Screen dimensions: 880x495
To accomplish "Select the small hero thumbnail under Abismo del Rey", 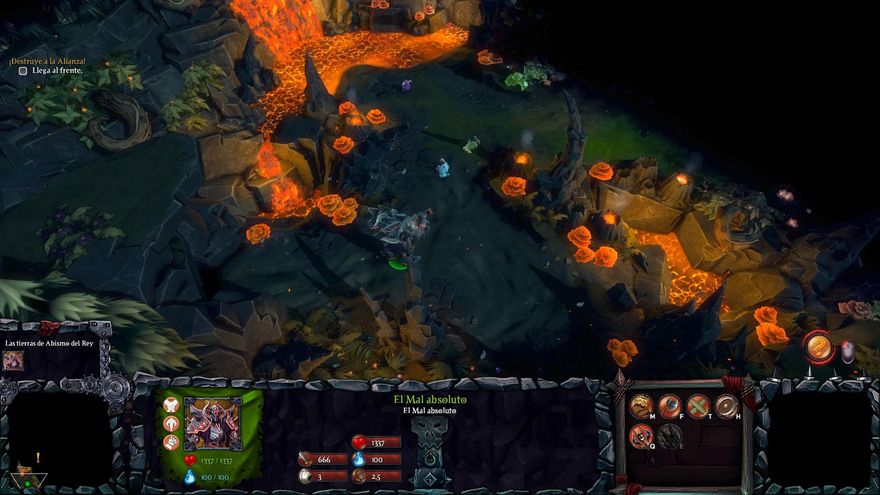I will (x=13, y=360).
